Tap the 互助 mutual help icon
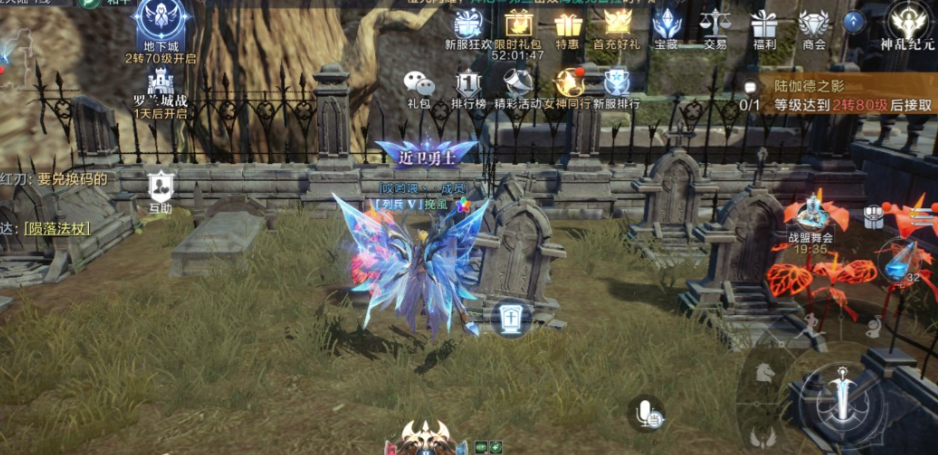This screenshot has width=938, height=455. pos(160,188)
